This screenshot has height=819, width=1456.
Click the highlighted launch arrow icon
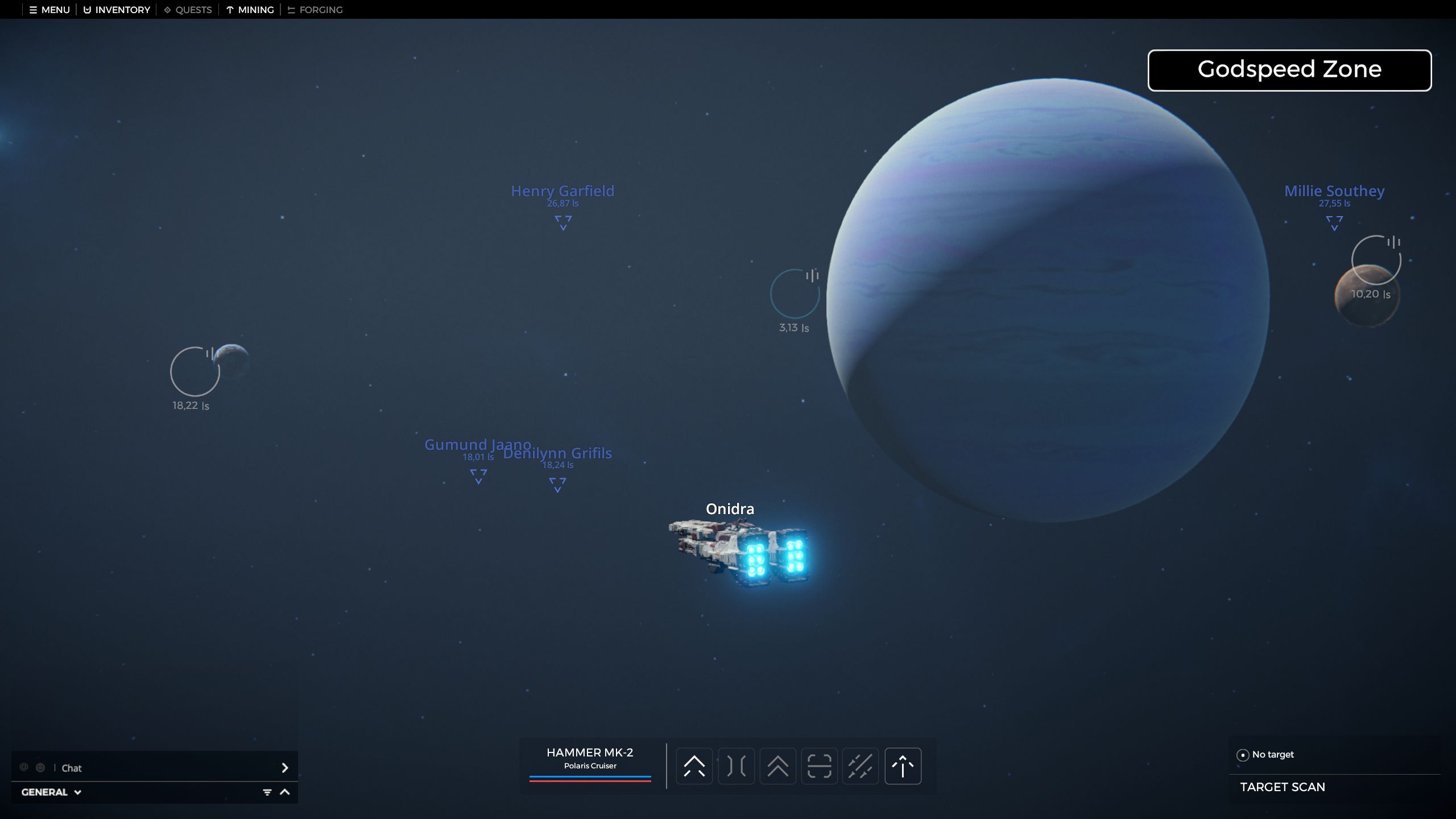click(903, 766)
